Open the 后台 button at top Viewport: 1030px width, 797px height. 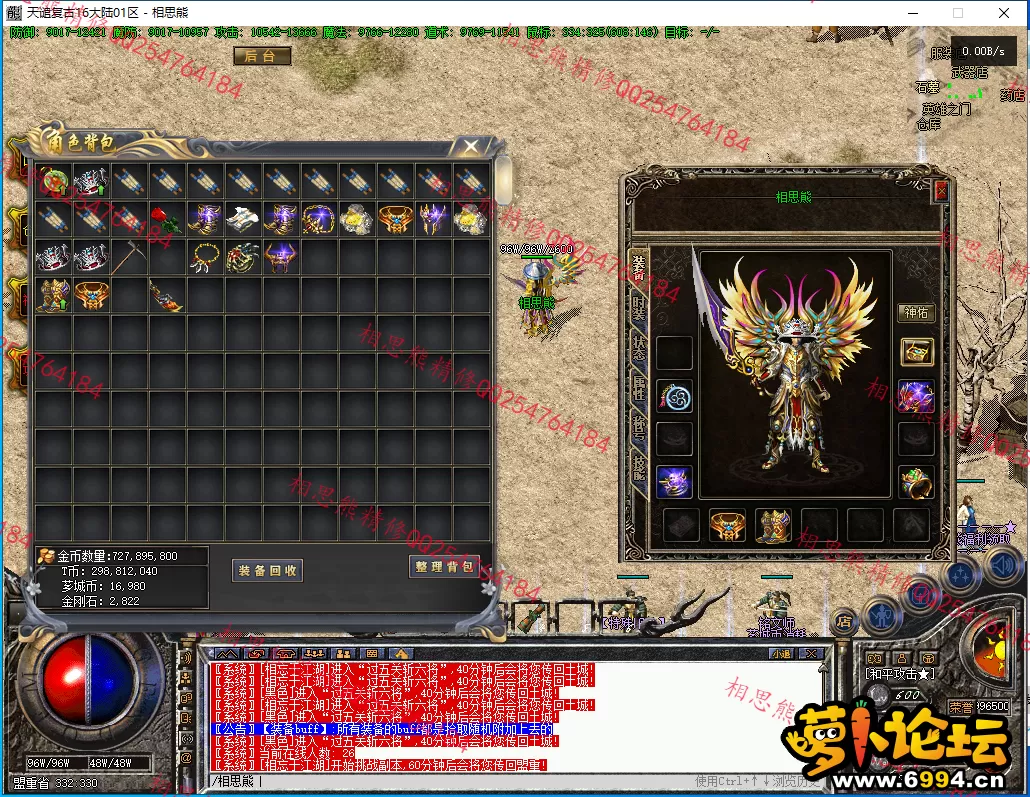point(261,56)
